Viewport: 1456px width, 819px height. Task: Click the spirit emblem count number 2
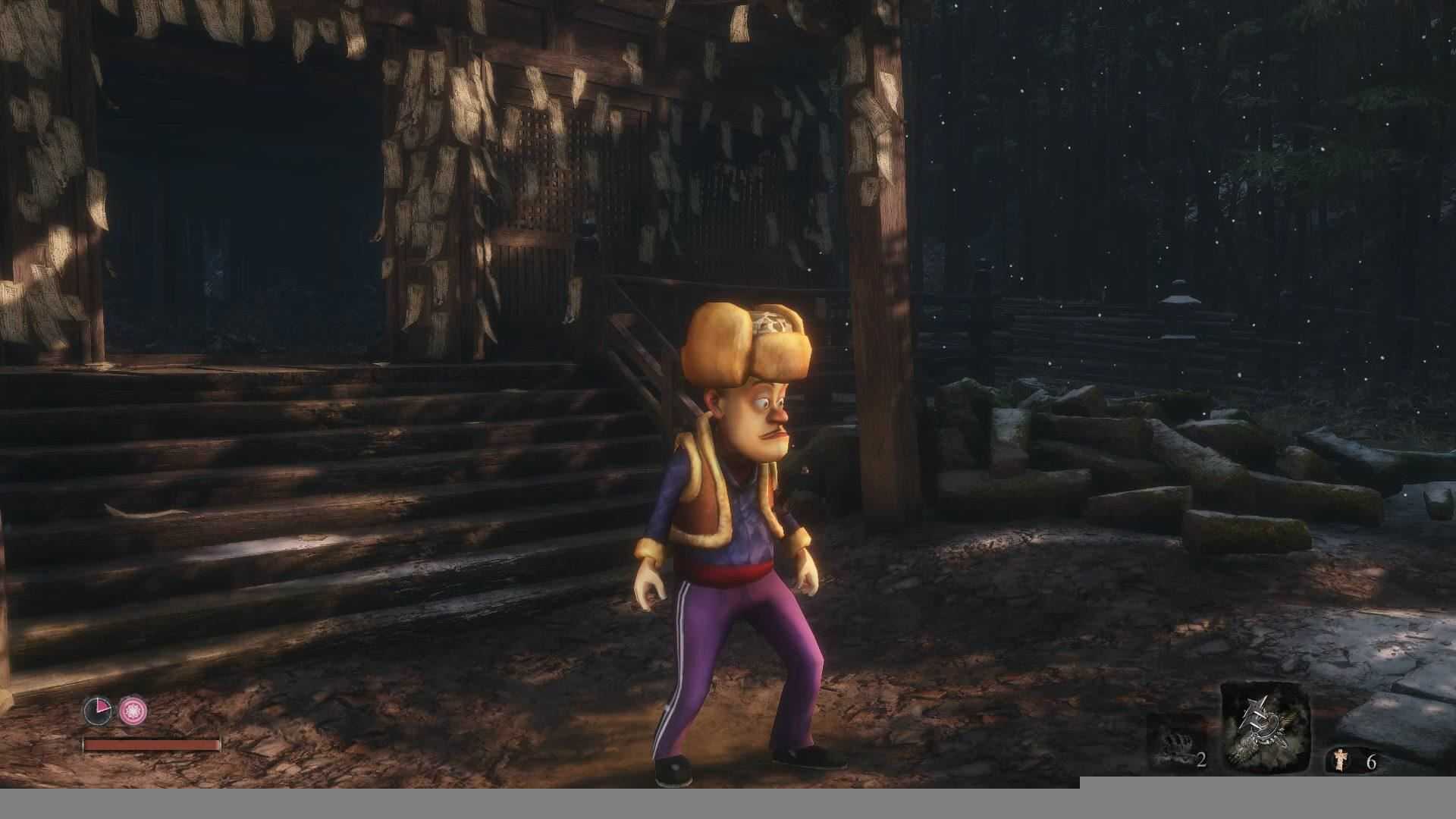pos(1202,760)
